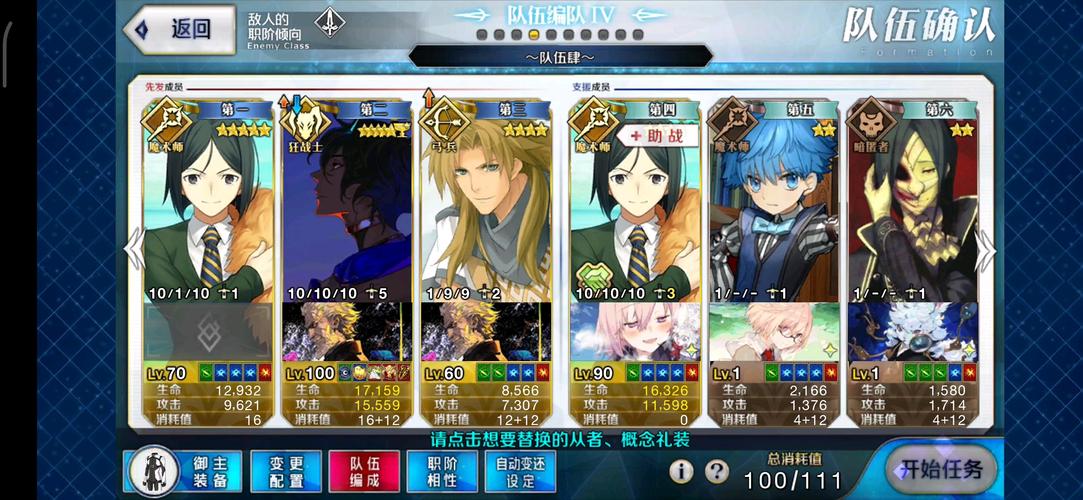This screenshot has height=500, width=1083.
Task: Open 自动变还设定 settings
Action: (520, 472)
